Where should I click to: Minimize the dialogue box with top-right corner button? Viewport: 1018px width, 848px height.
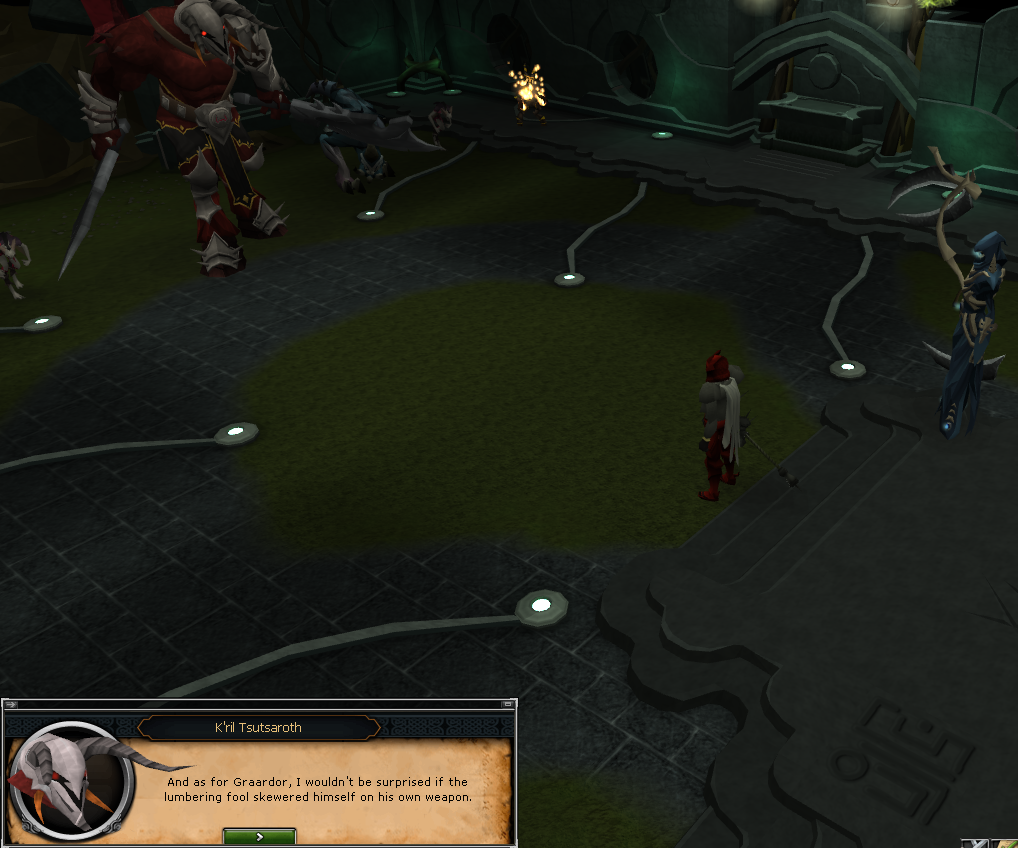[509, 705]
